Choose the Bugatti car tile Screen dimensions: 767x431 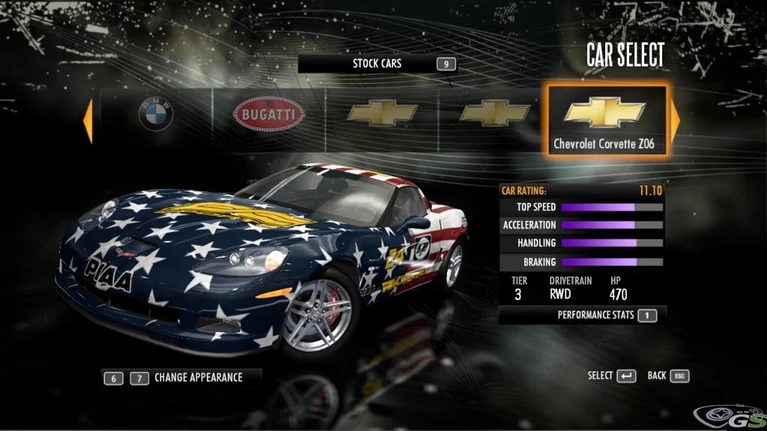click(x=268, y=114)
